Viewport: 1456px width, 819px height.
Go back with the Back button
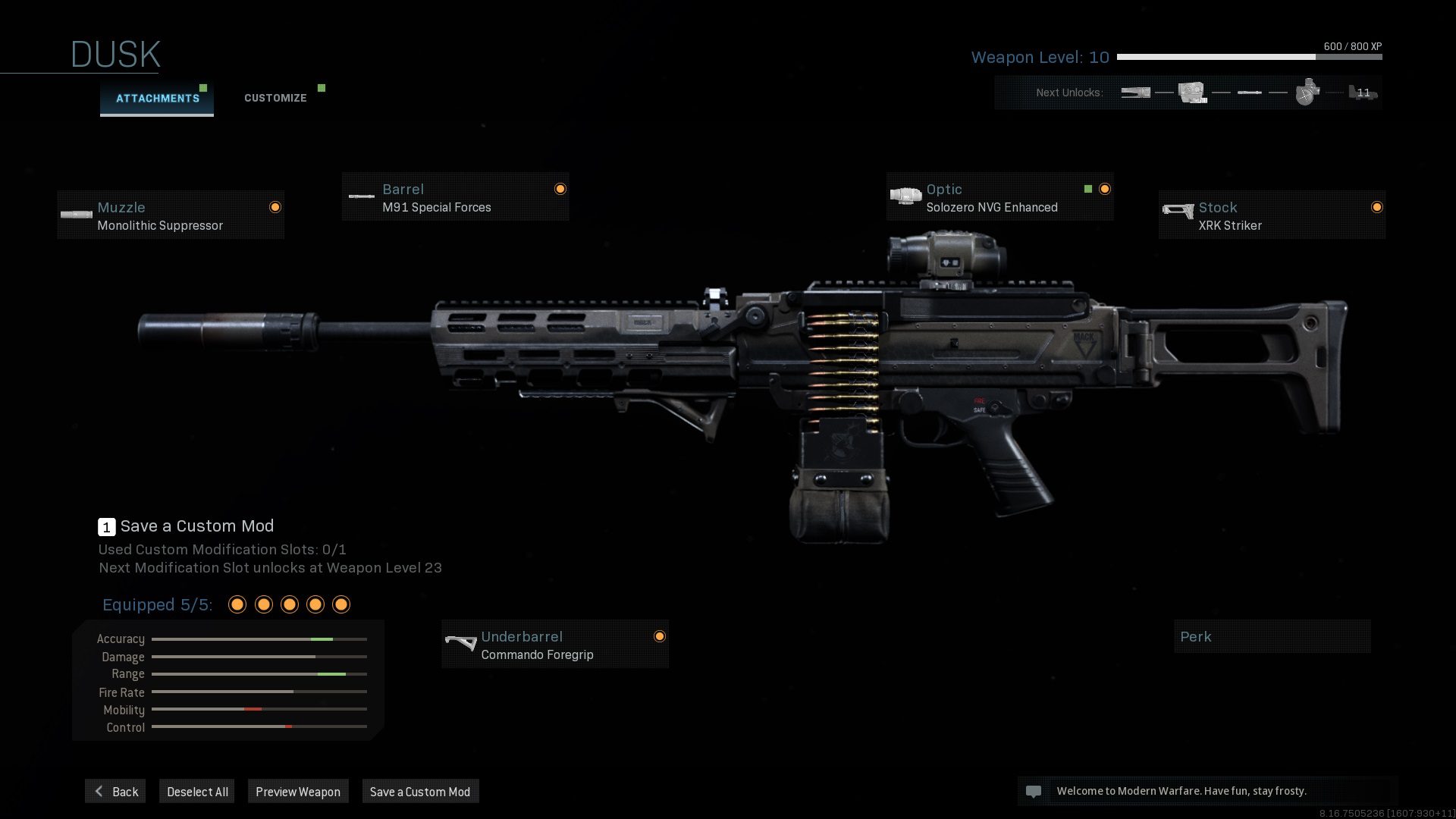[116, 792]
